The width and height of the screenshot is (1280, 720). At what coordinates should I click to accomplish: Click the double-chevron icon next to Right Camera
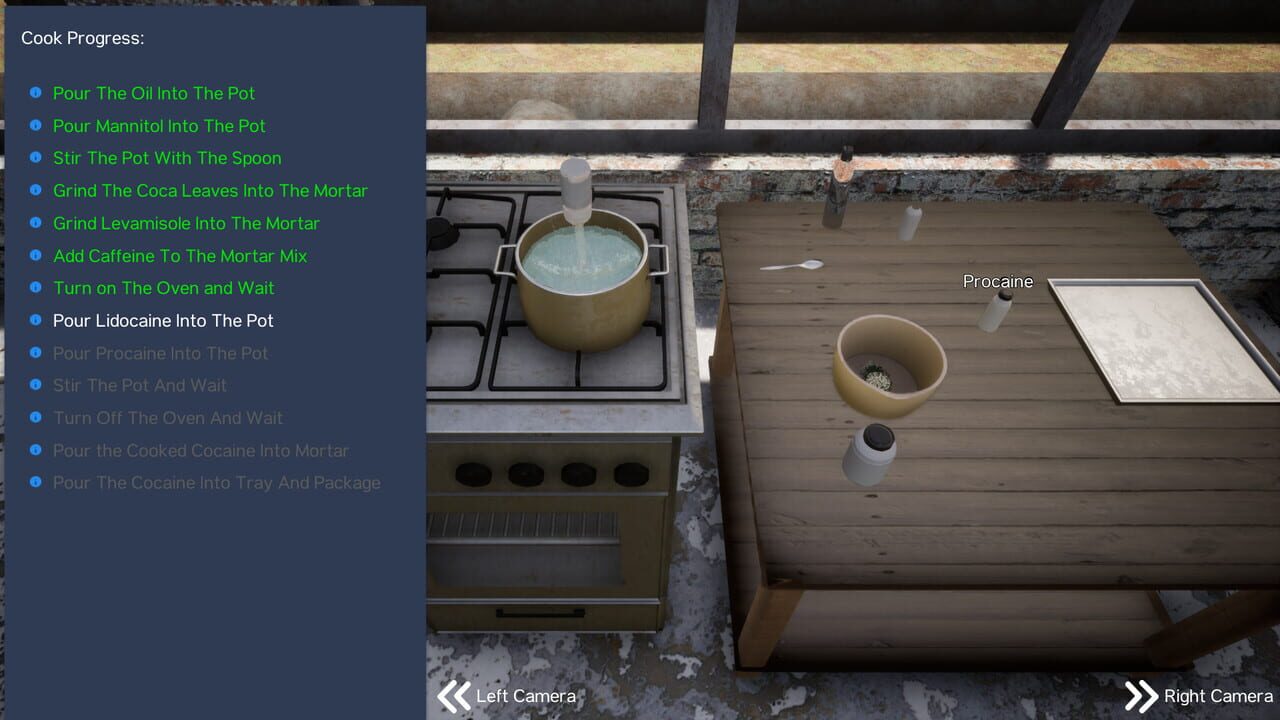click(x=1141, y=695)
